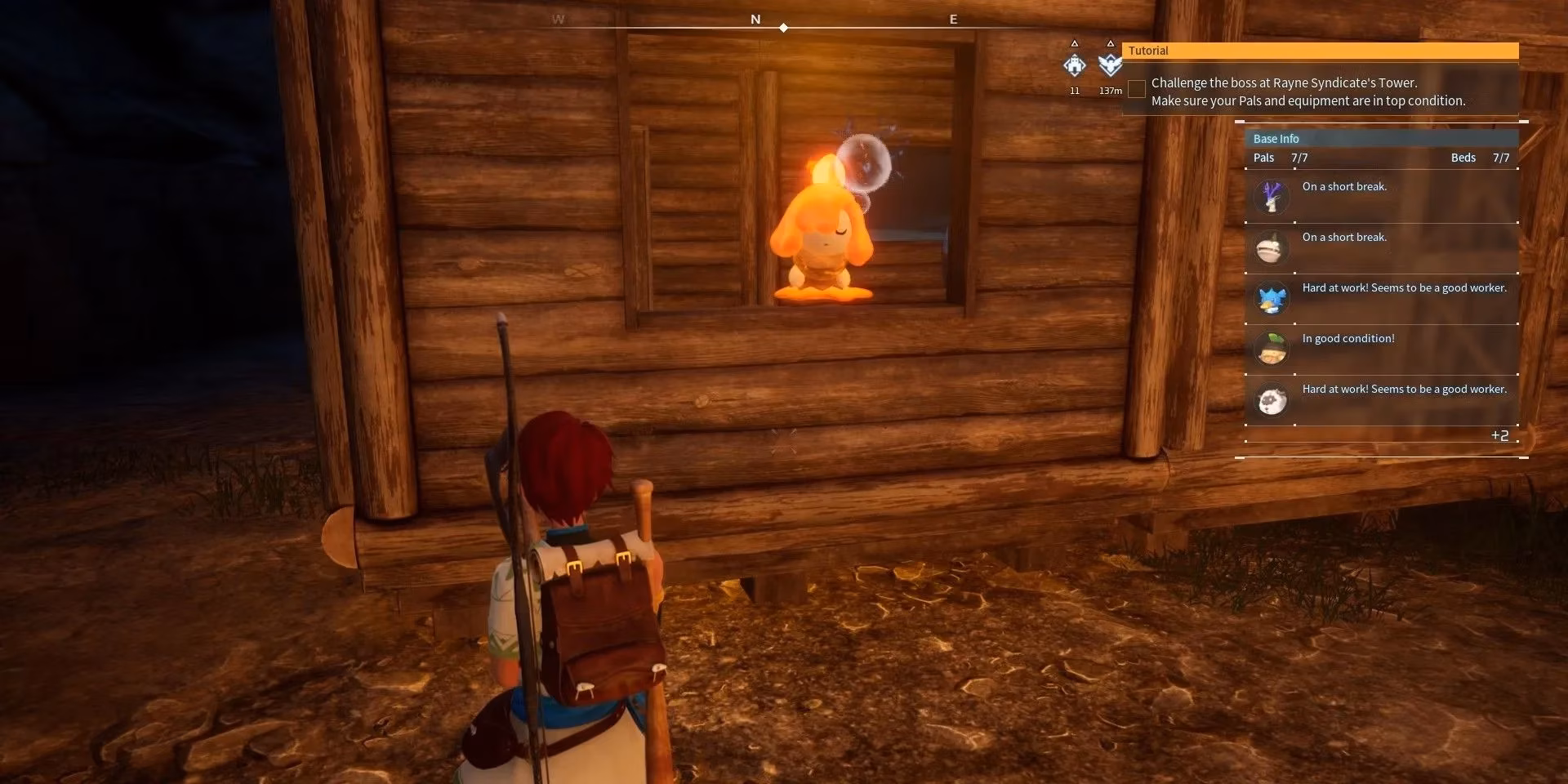This screenshot has height=784, width=1568.
Task: Select the Tutorial quest header bar
Action: [x=1320, y=51]
